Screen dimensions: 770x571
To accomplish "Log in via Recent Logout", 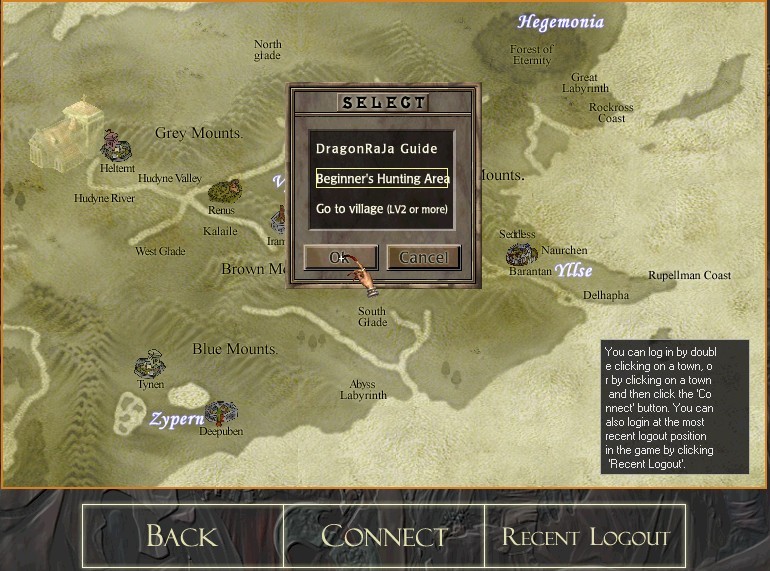I will (585, 536).
